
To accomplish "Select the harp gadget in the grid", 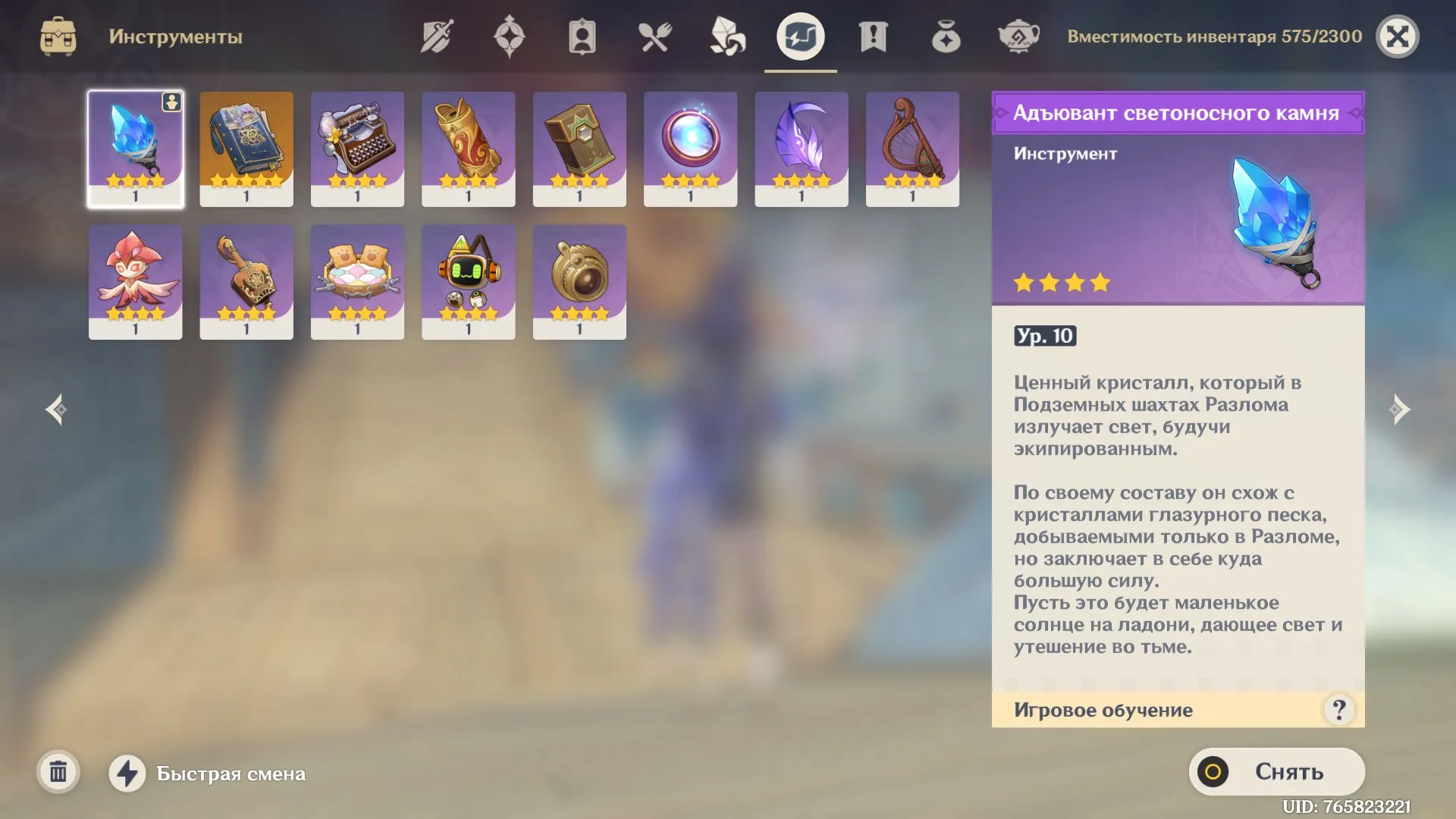I will click(x=912, y=148).
